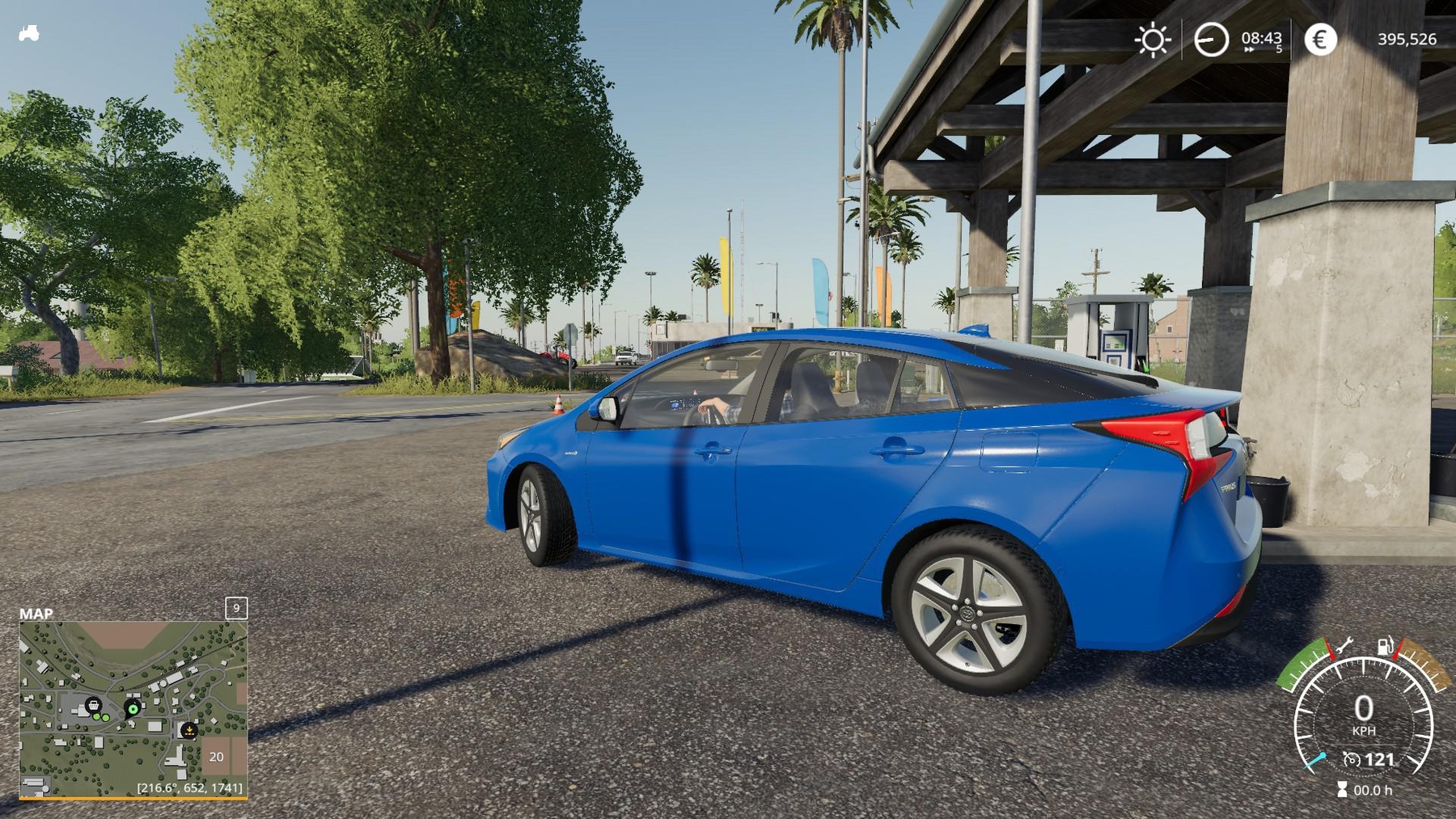Viewport: 1456px width, 819px height.
Task: Select the yellow unloading point map marker
Action: pos(188,730)
